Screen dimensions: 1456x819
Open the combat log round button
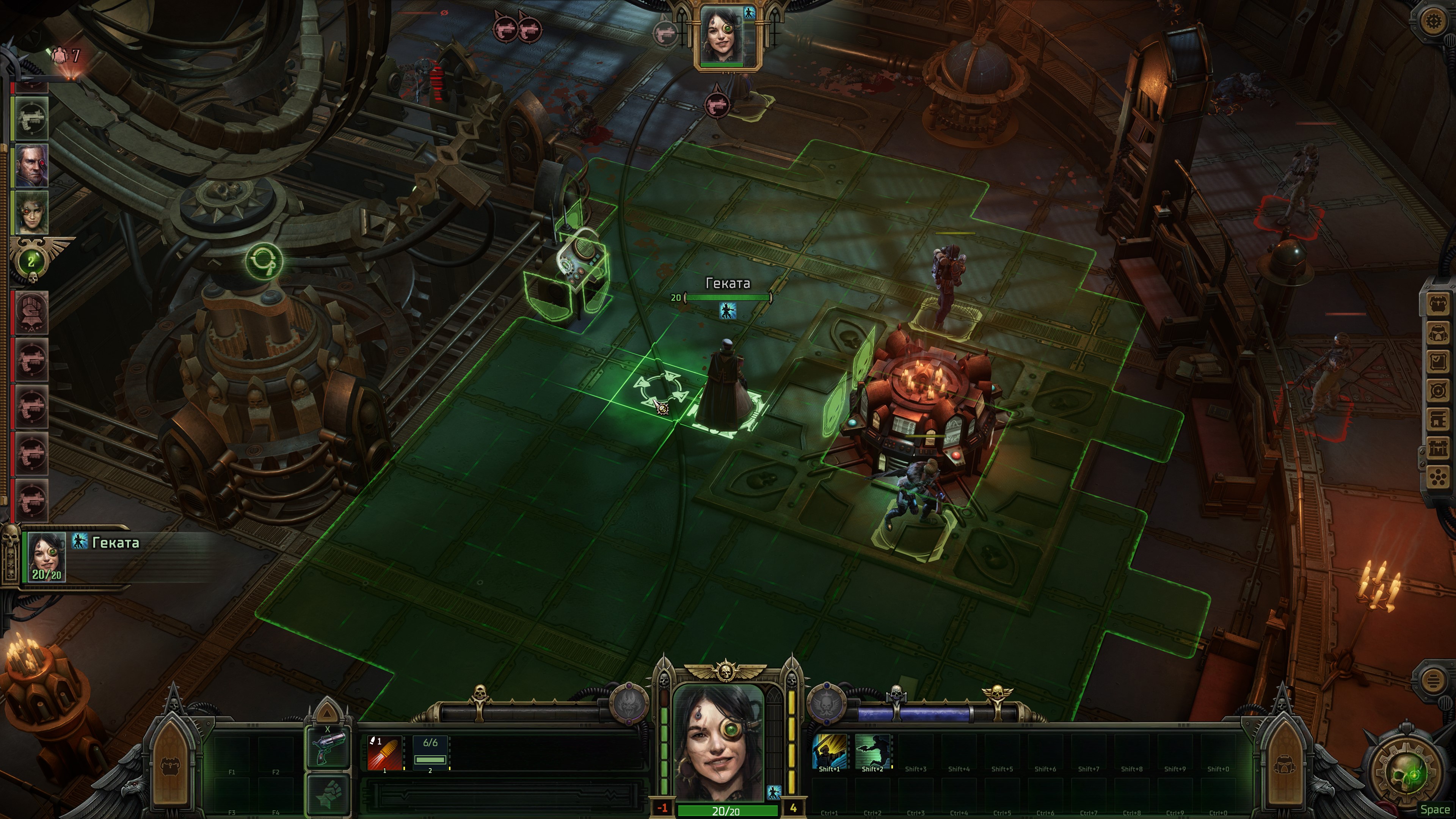pyautogui.click(x=1433, y=680)
